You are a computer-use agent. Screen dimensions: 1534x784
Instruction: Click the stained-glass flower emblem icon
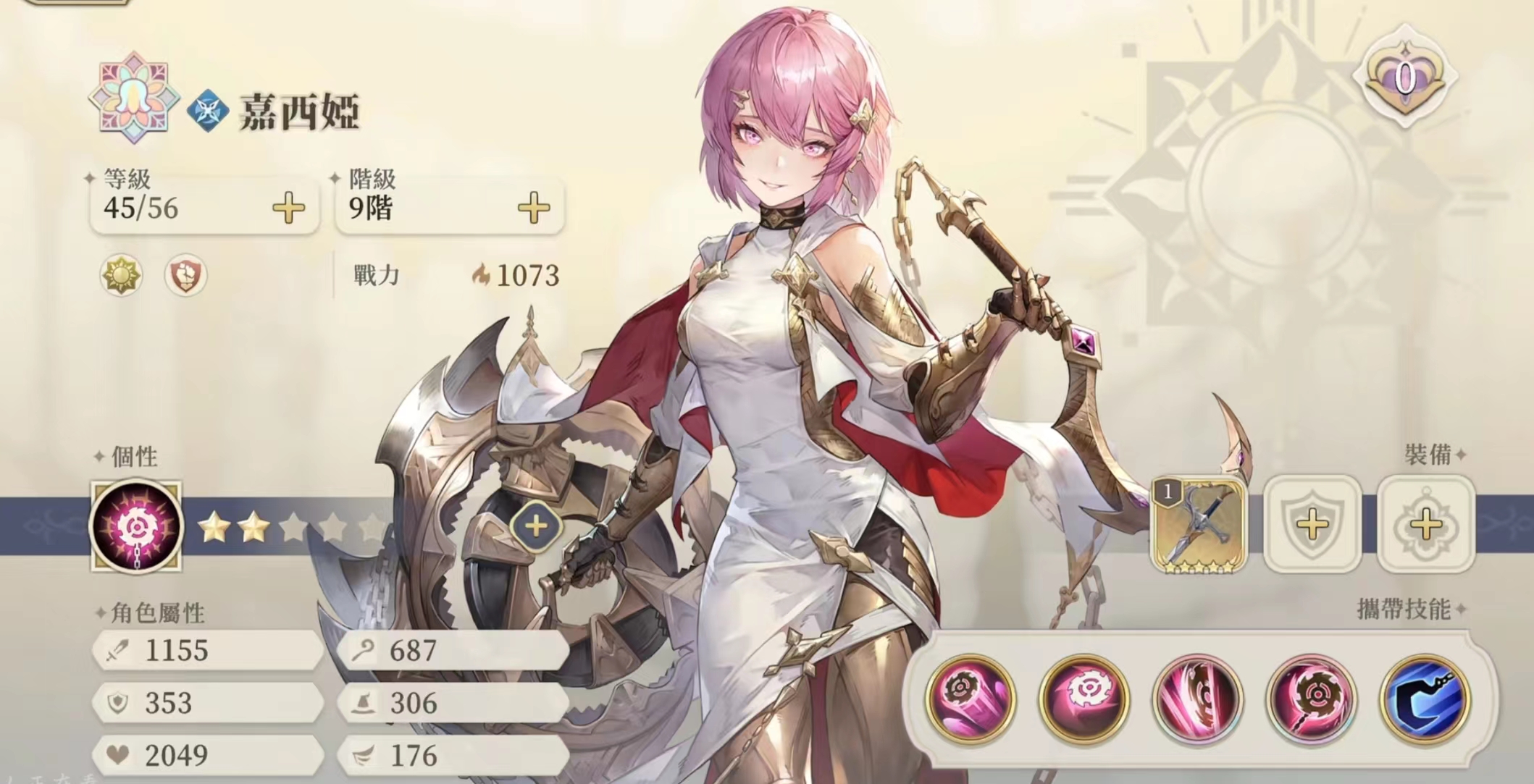pyautogui.click(x=134, y=98)
